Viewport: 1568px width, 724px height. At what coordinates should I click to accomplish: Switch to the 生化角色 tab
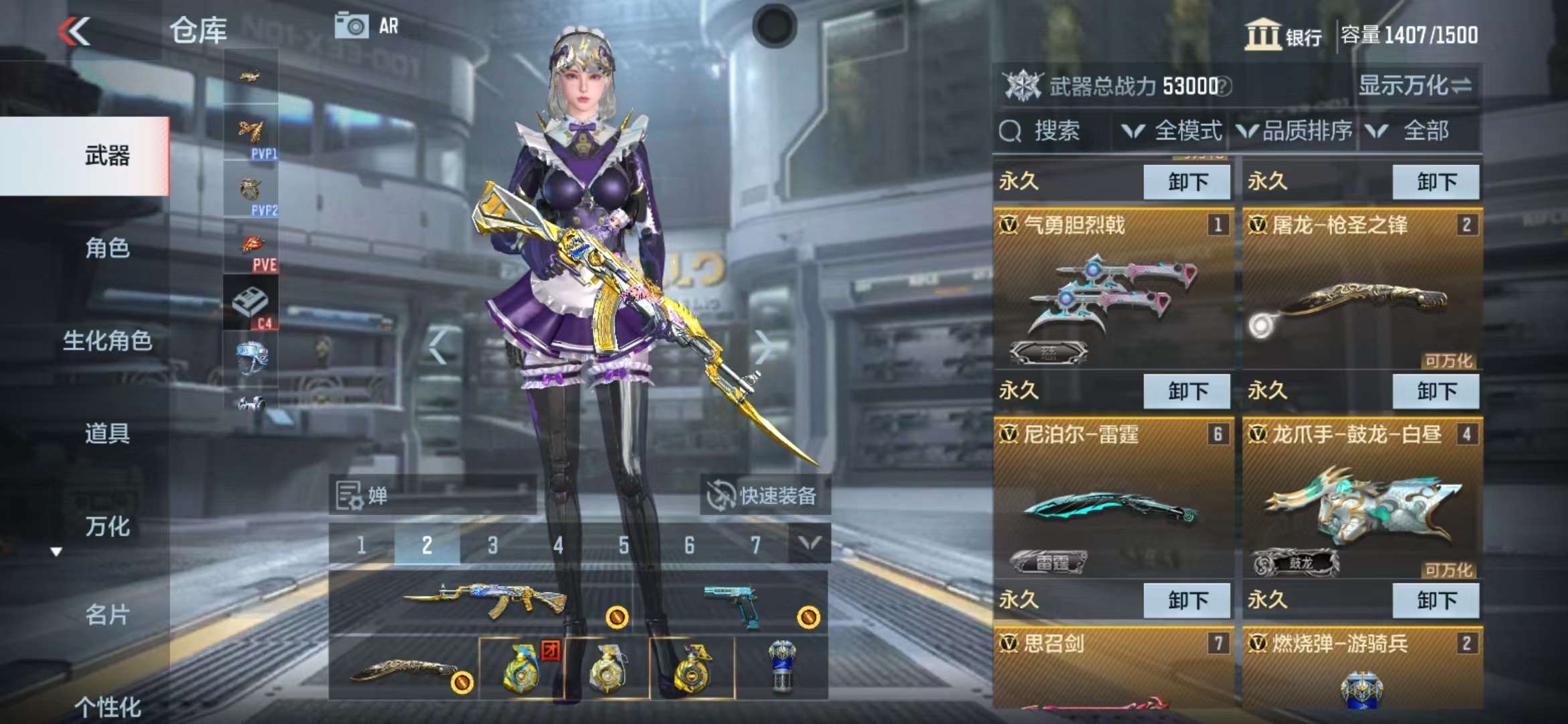click(107, 341)
